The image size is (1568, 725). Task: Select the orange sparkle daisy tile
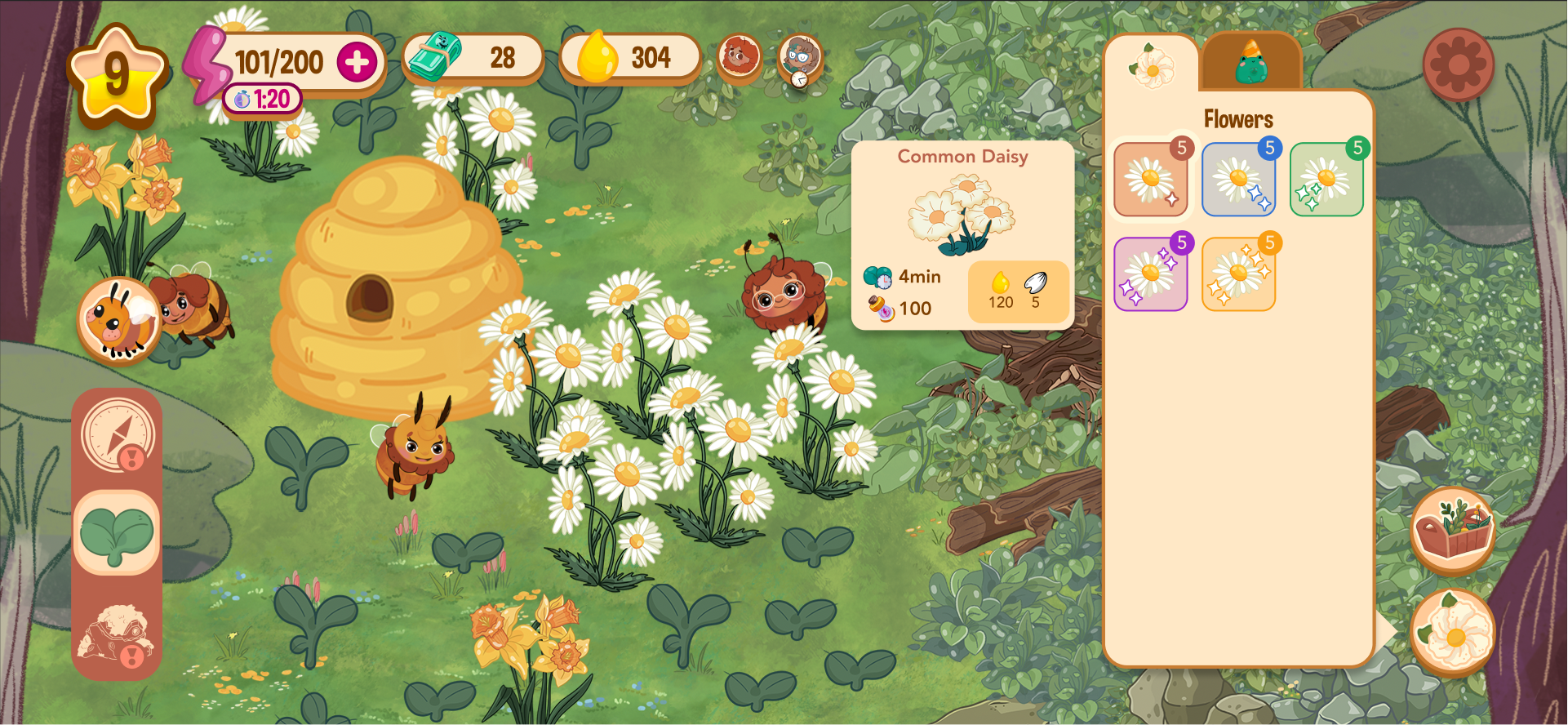click(1237, 274)
